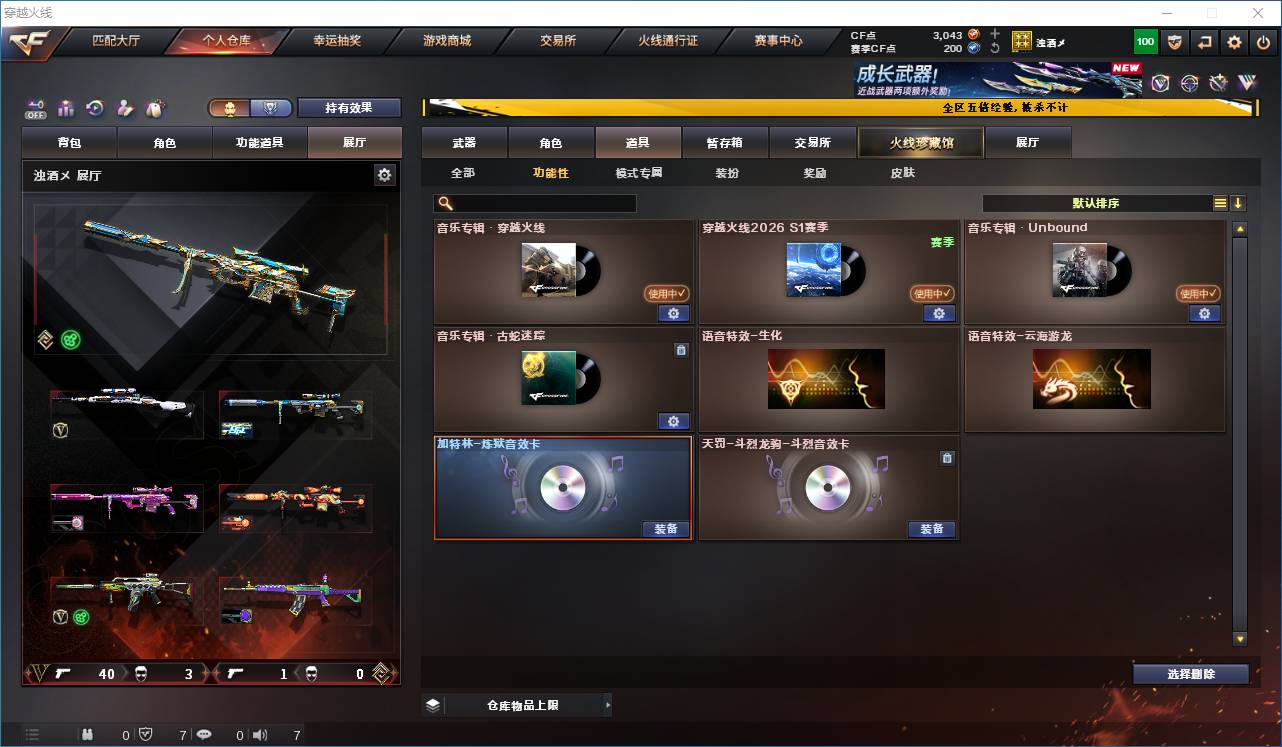Click the 选择删除 button
The height and width of the screenshot is (747, 1282).
click(1191, 673)
